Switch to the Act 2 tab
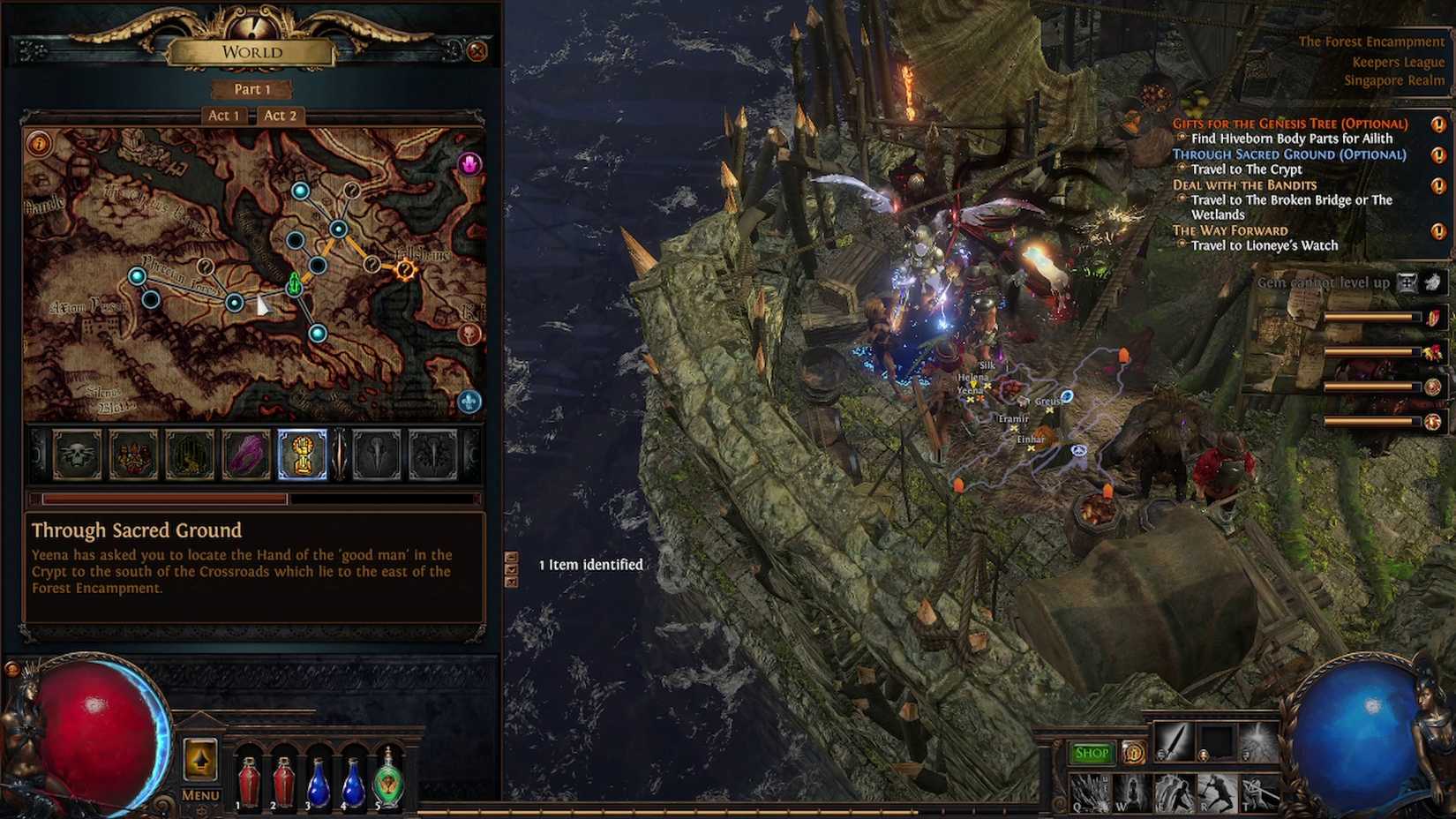This screenshot has height=819, width=1456. tap(280, 115)
